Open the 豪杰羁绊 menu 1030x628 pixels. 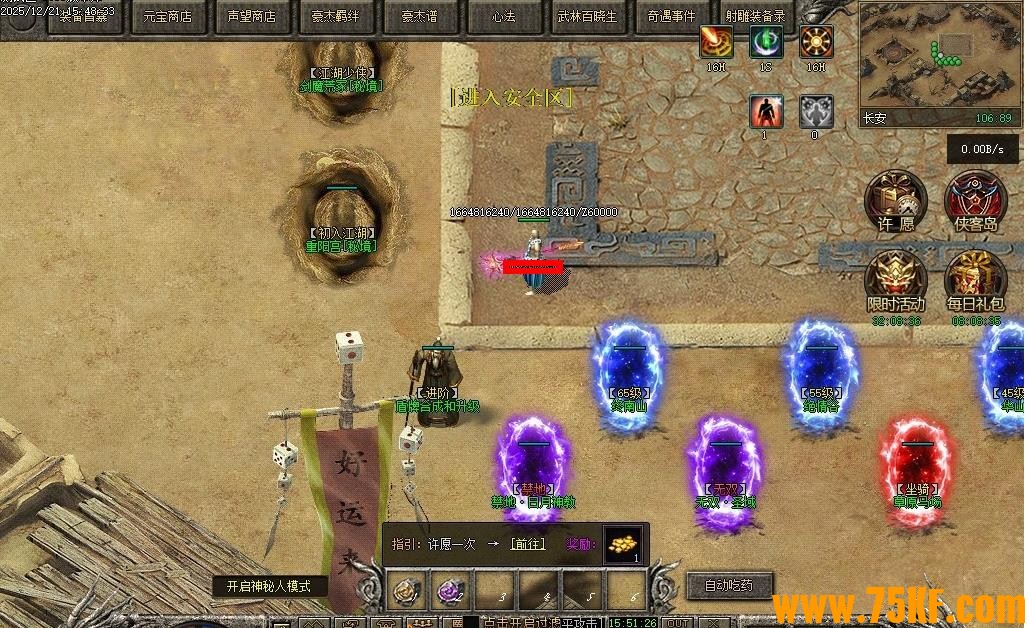point(335,16)
